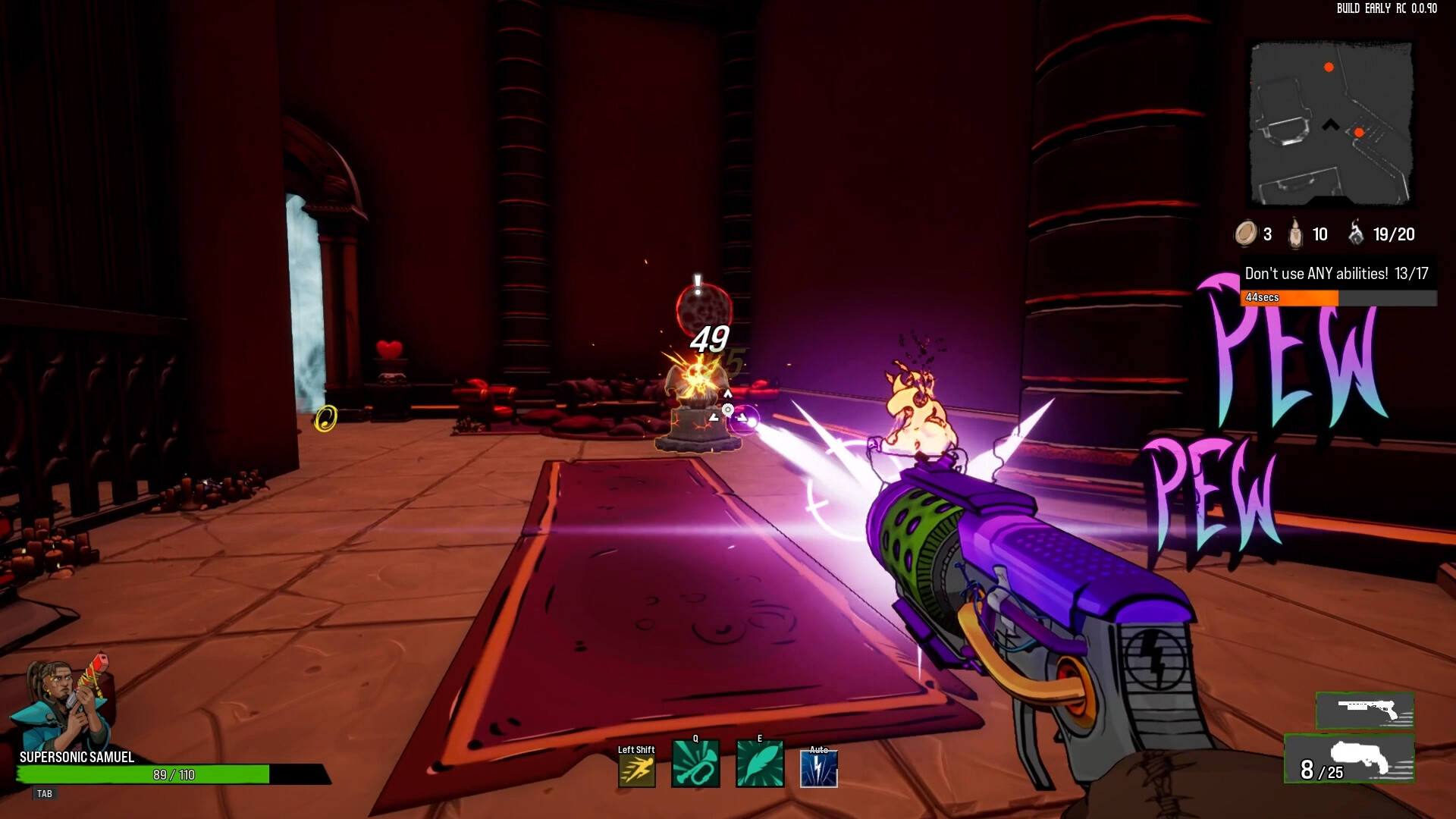Open the minimap
The height and width of the screenshot is (819, 1456).
(x=1331, y=124)
